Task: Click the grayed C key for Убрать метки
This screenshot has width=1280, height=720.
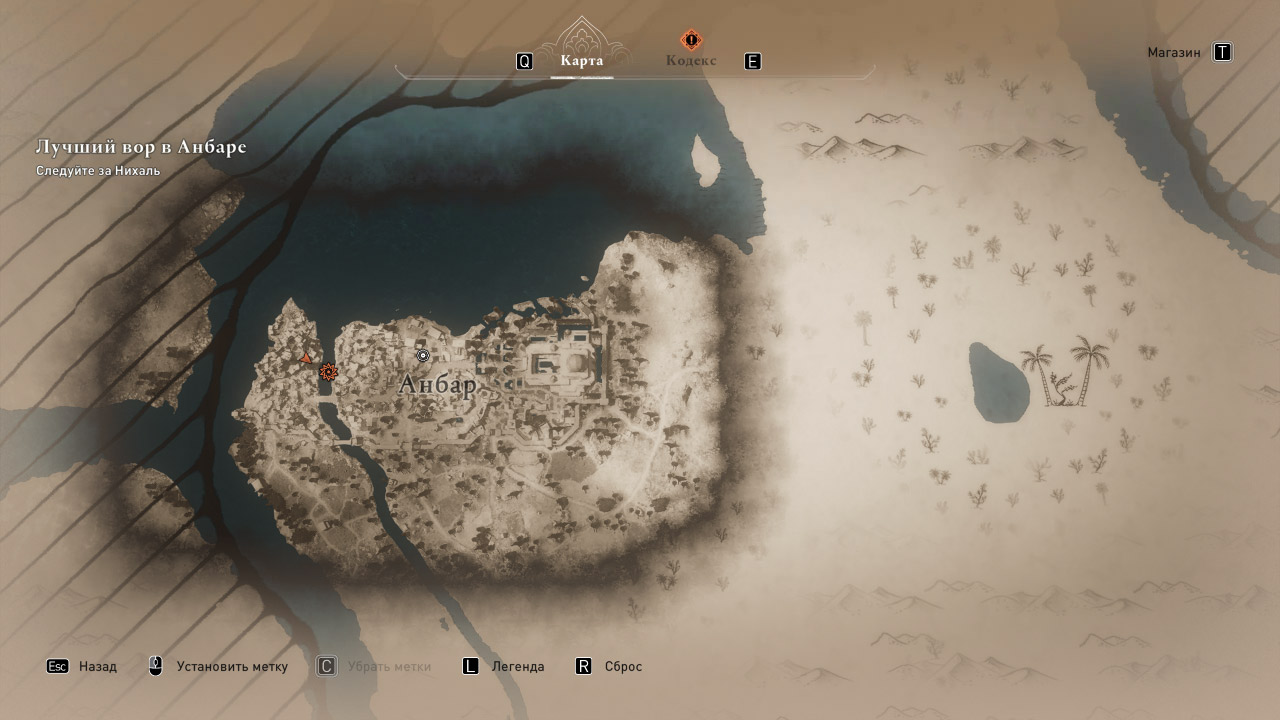Action: (325, 665)
